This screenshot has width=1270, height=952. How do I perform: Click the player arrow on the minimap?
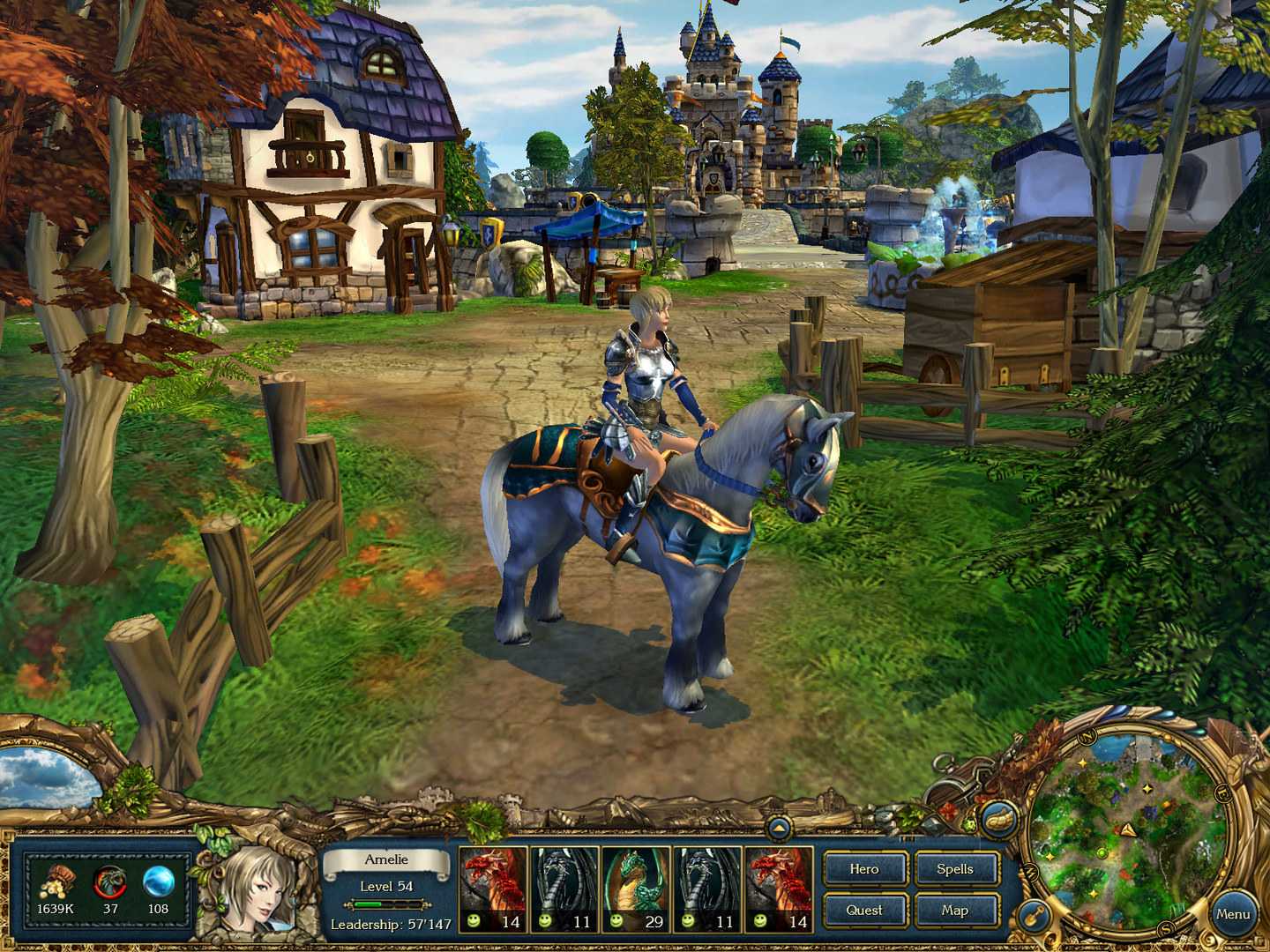click(x=1127, y=829)
